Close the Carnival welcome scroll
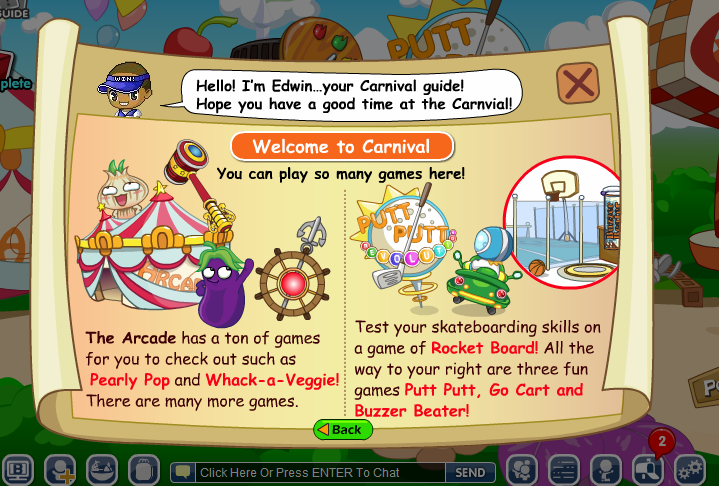Image resolution: width=719 pixels, height=486 pixels. point(578,84)
